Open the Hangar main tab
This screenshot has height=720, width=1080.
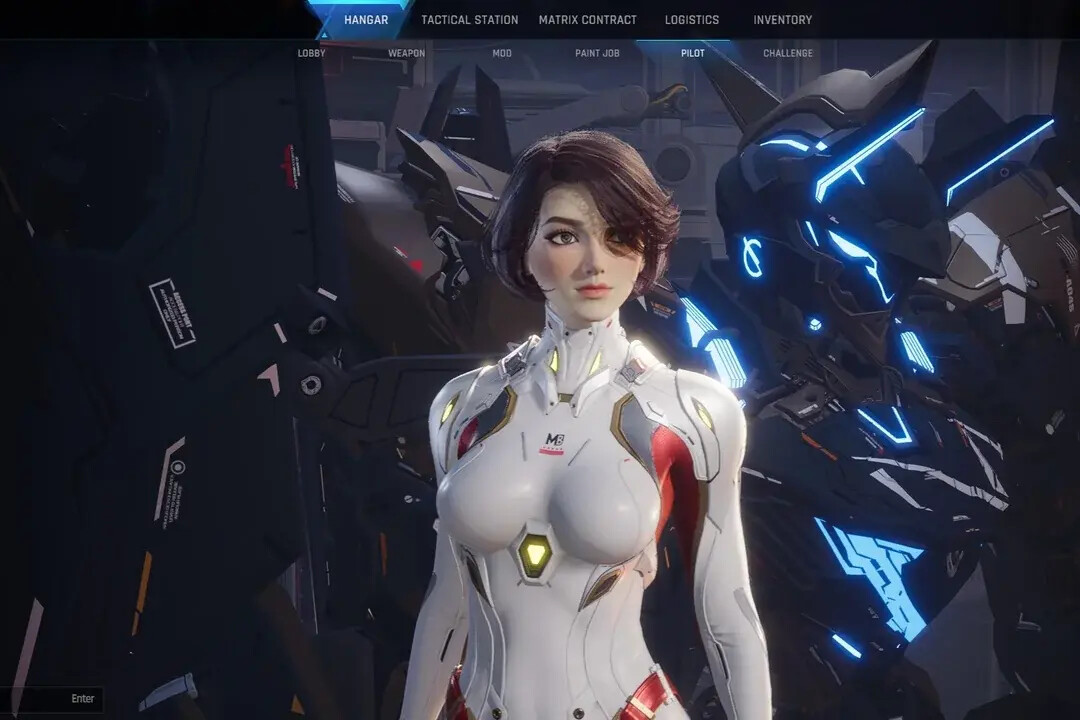366,20
